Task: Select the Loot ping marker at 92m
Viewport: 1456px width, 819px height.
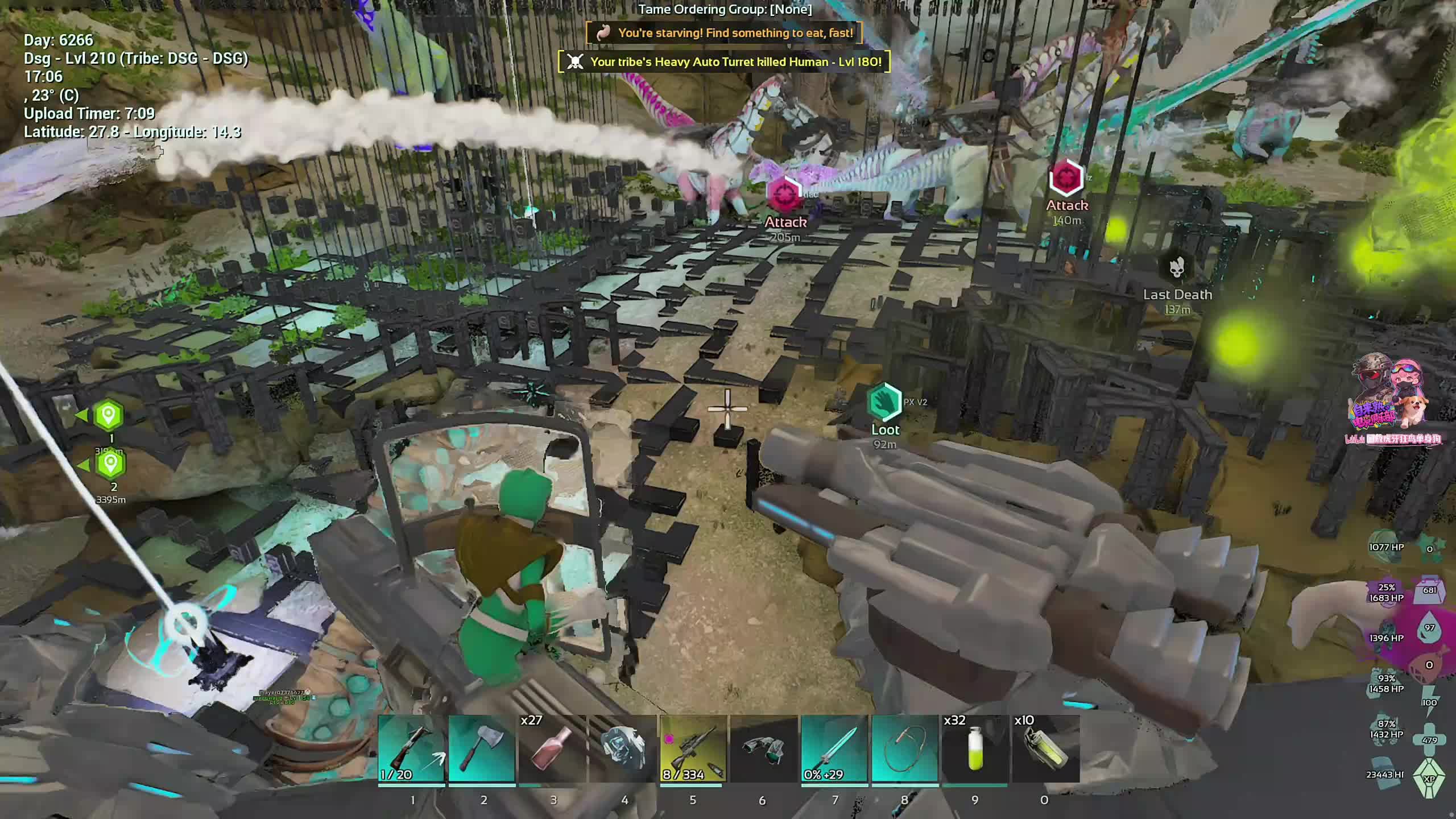Action: pyautogui.click(x=884, y=402)
